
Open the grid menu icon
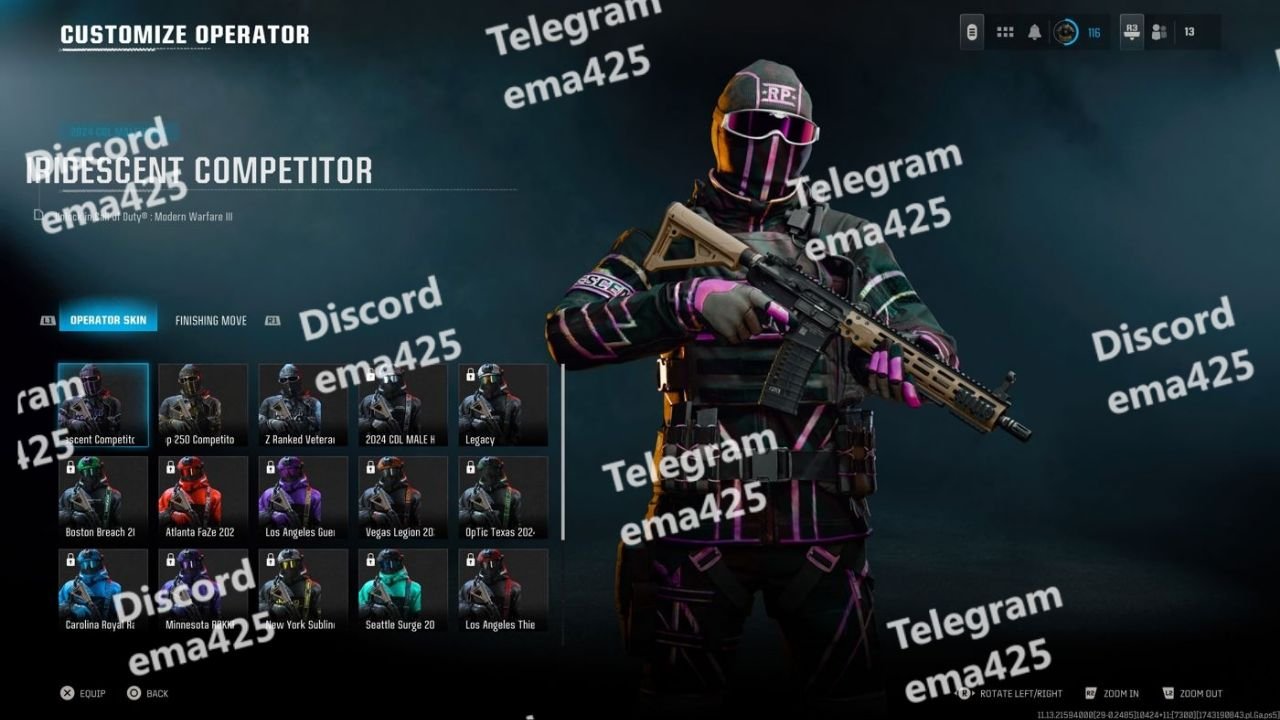click(x=1005, y=32)
